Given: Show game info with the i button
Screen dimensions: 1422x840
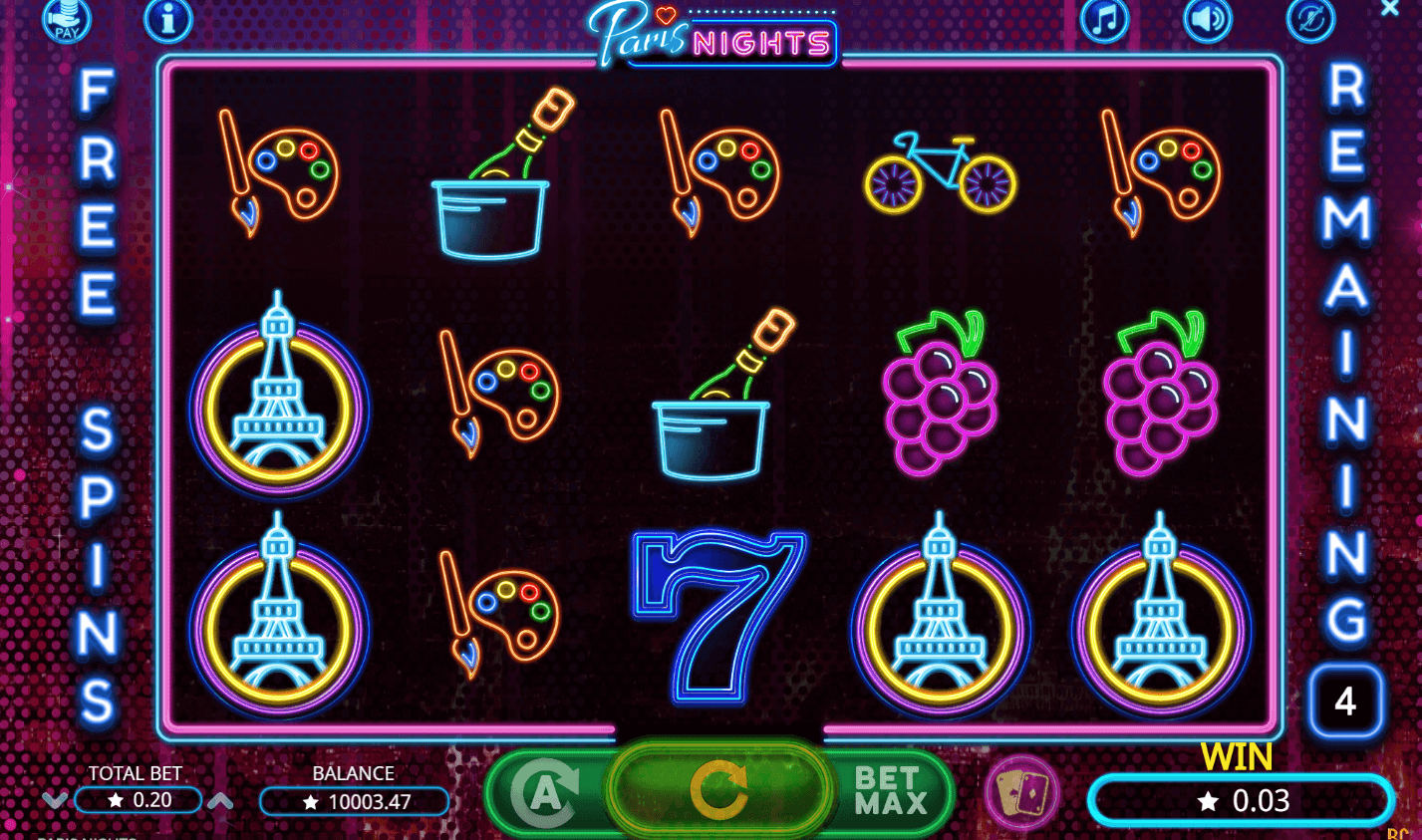Looking at the screenshot, I should [168, 19].
